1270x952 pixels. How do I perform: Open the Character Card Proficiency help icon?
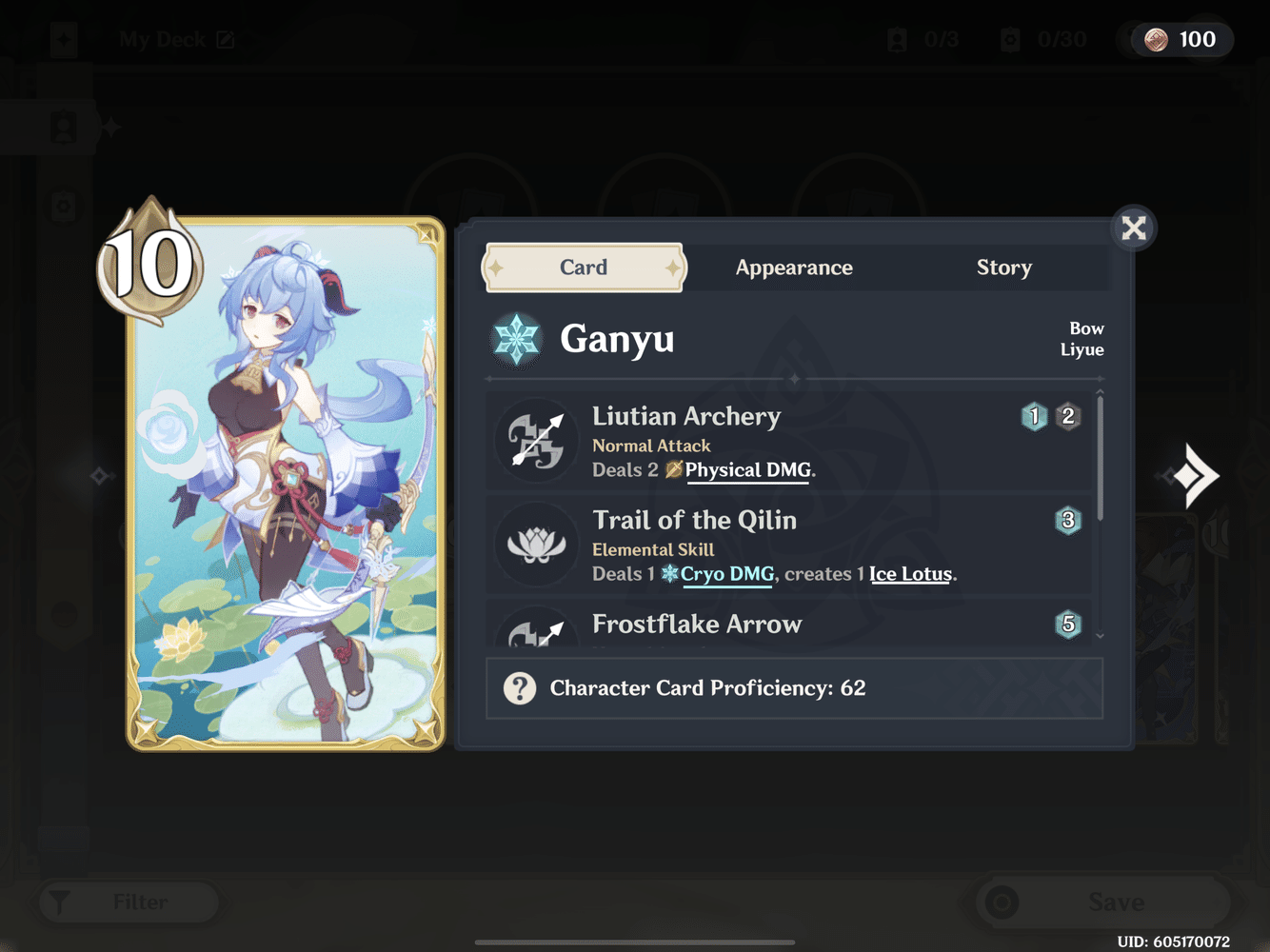(x=519, y=687)
